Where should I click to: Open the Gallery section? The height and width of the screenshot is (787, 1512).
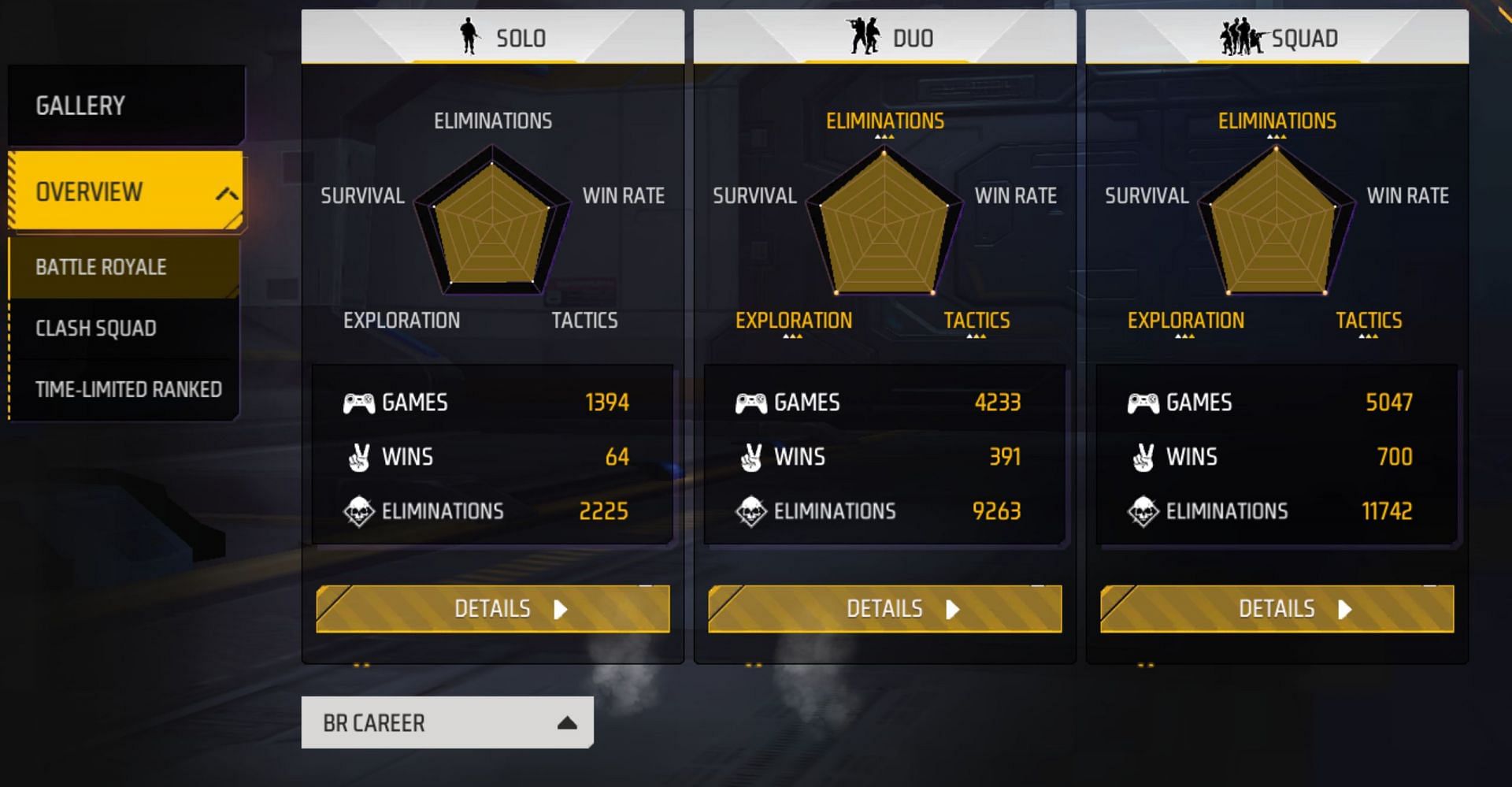tap(126, 106)
